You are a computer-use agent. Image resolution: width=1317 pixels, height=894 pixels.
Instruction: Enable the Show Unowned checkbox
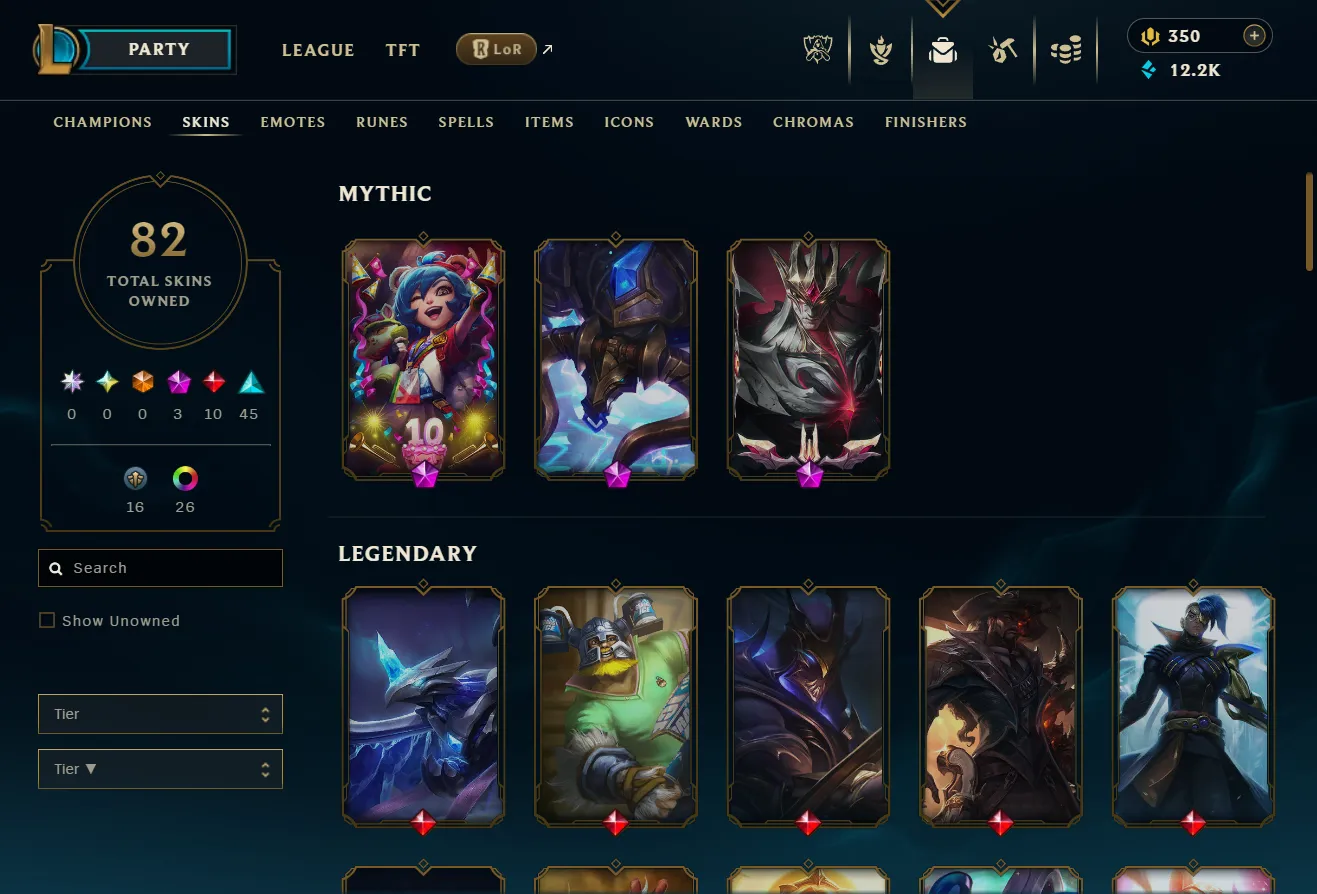coord(47,620)
